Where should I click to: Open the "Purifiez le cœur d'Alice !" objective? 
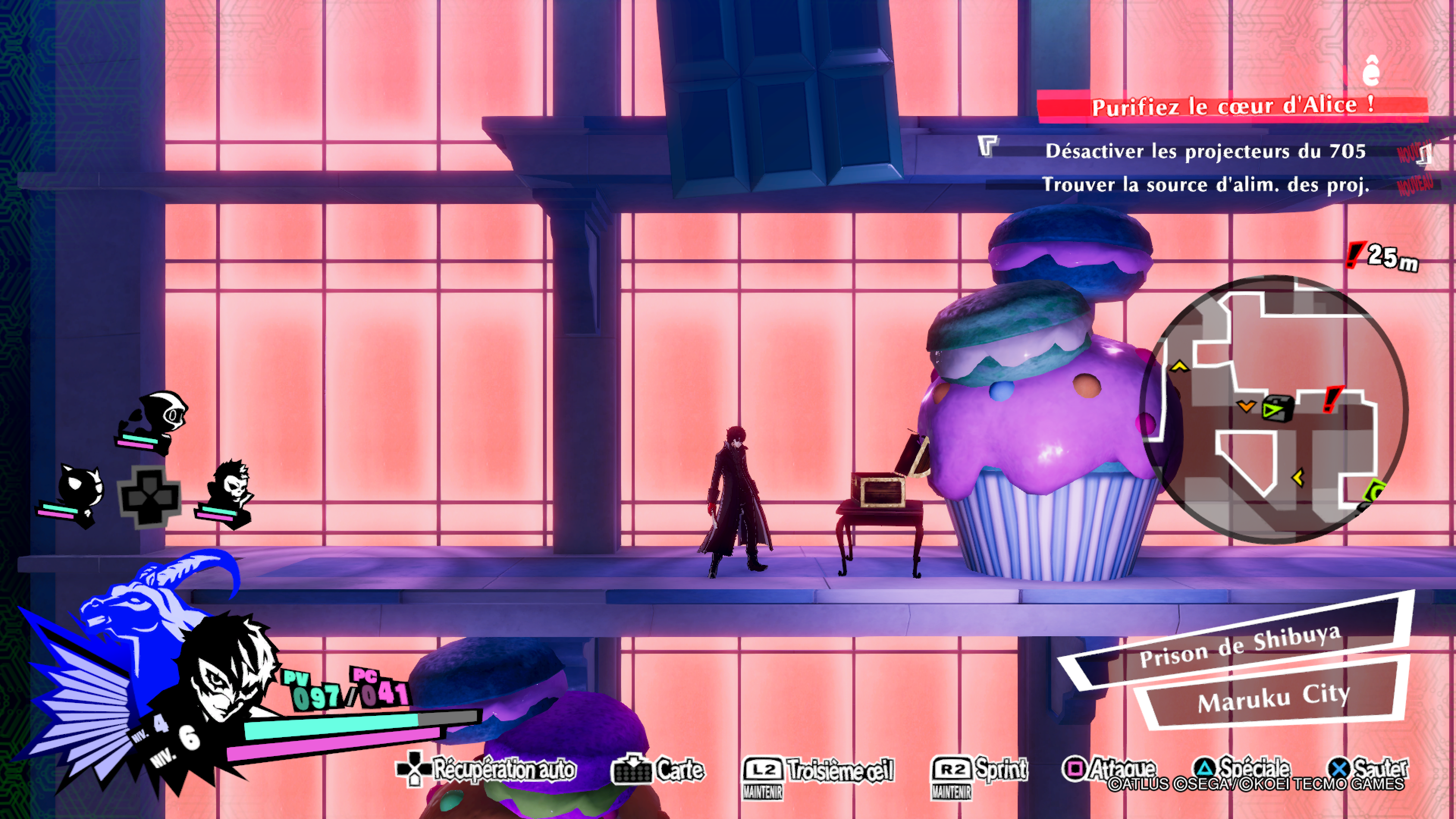pyautogui.click(x=1232, y=106)
